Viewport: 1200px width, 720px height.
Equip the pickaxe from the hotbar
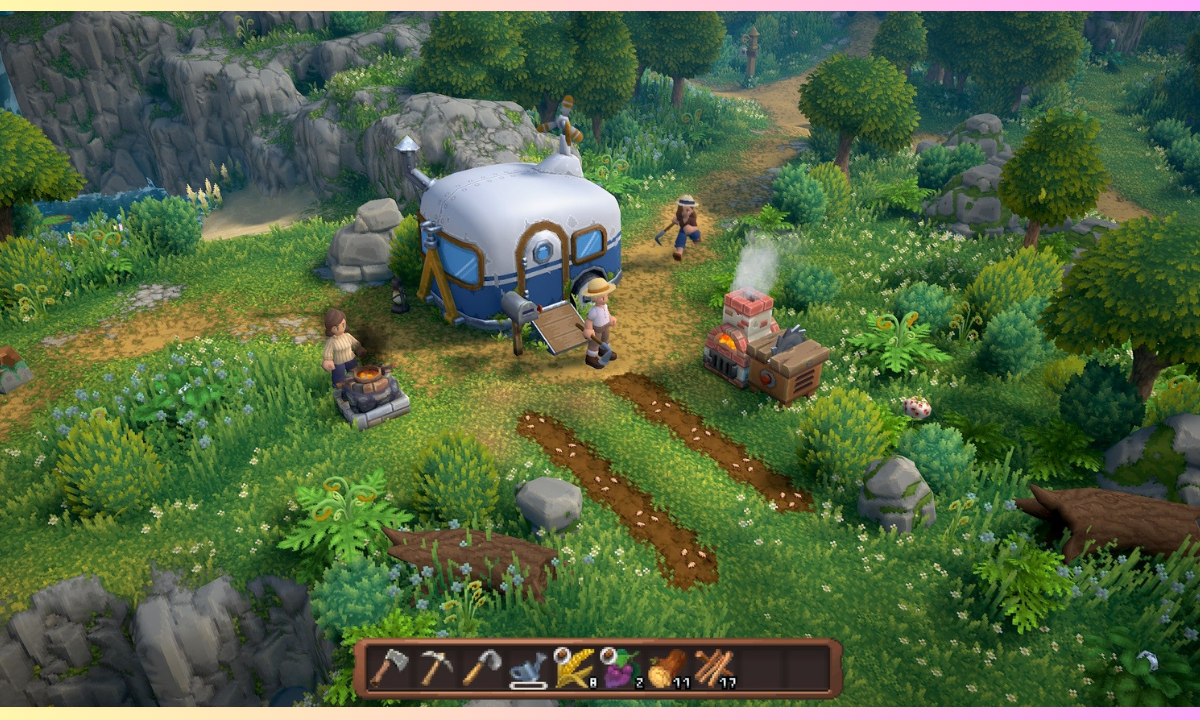pos(434,668)
